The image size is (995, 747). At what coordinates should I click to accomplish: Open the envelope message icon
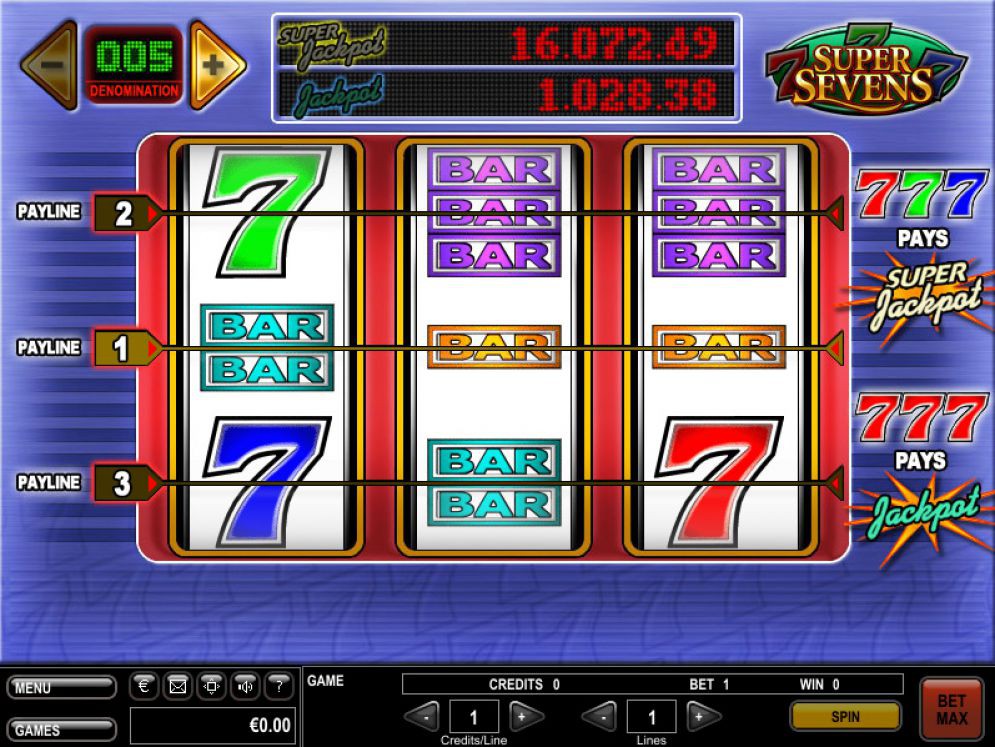pos(178,686)
